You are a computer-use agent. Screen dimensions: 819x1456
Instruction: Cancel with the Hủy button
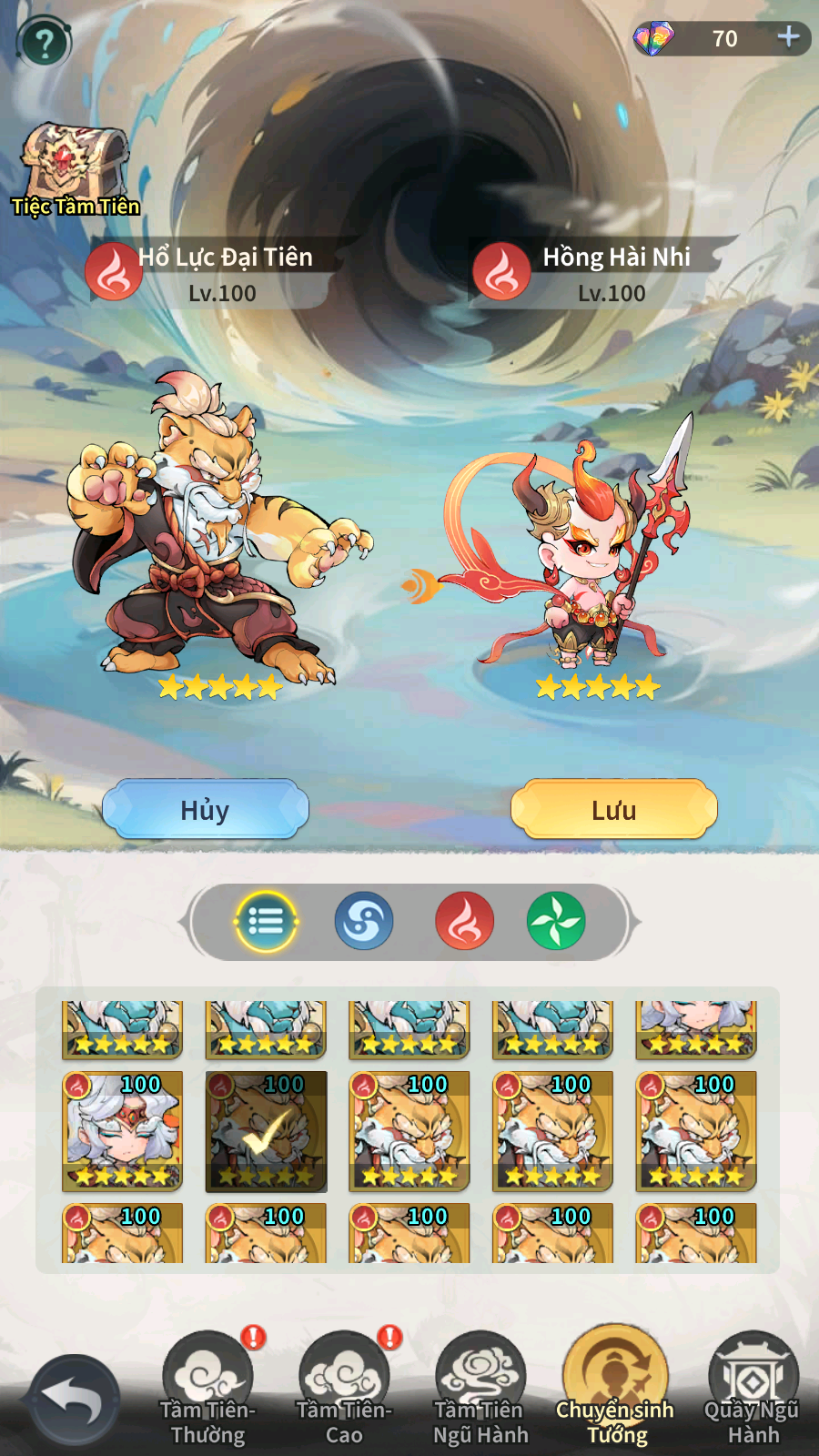[206, 809]
